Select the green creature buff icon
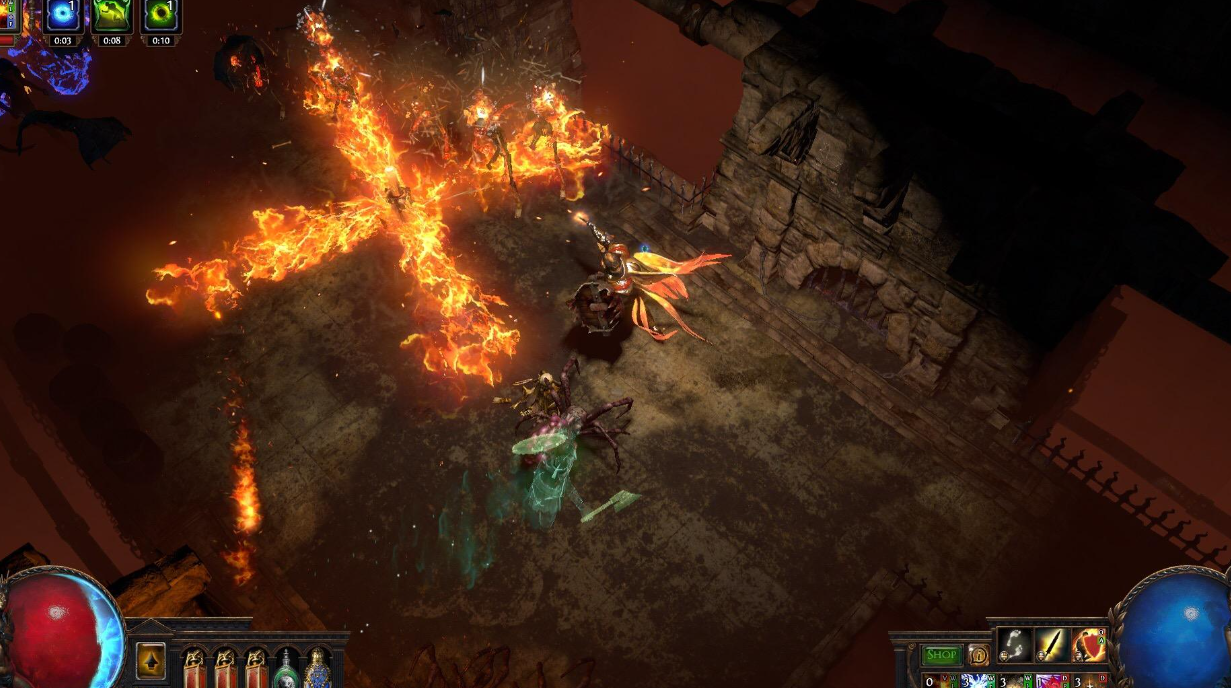 112,15
